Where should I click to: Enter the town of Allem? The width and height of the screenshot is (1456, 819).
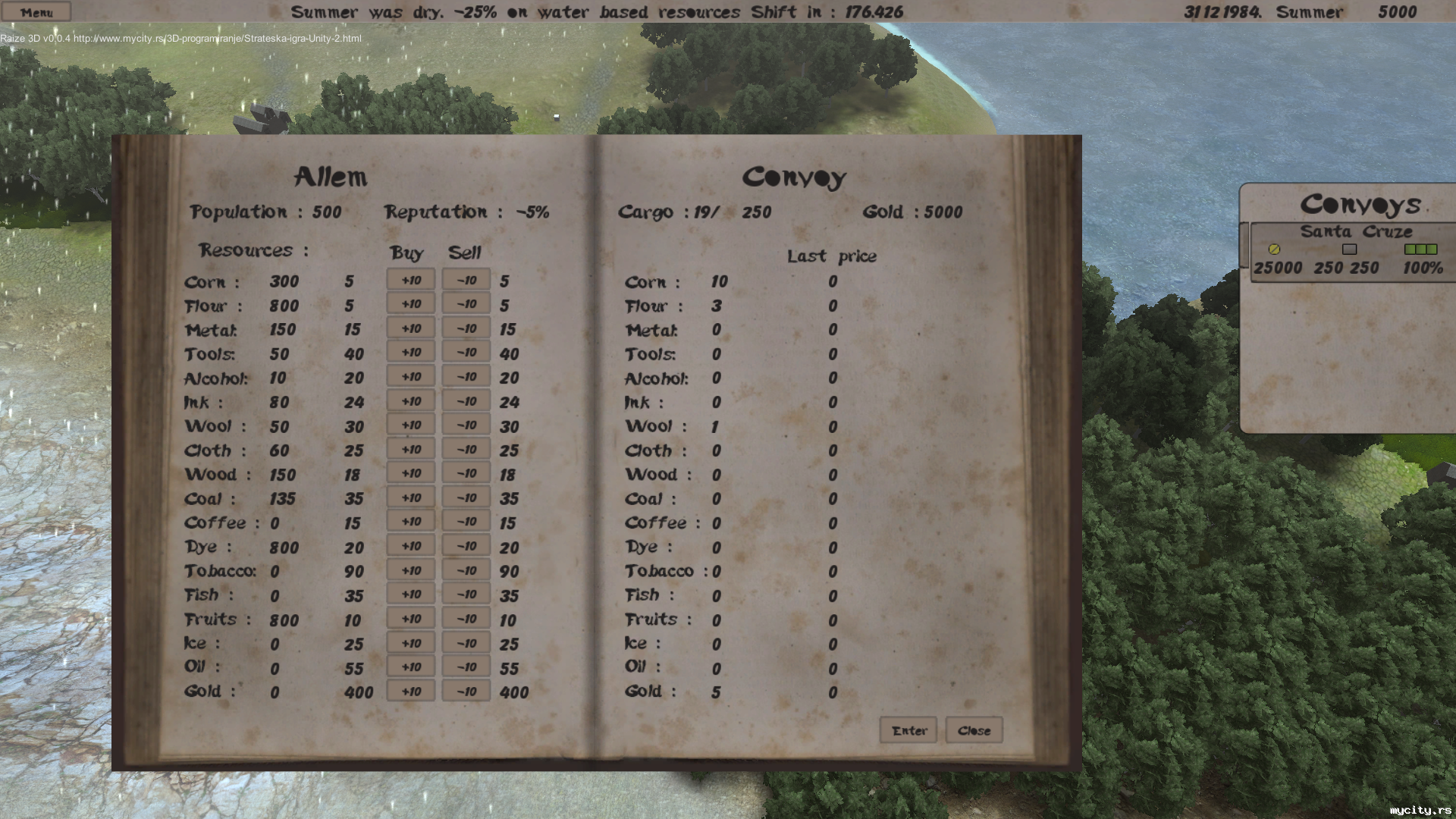click(908, 730)
